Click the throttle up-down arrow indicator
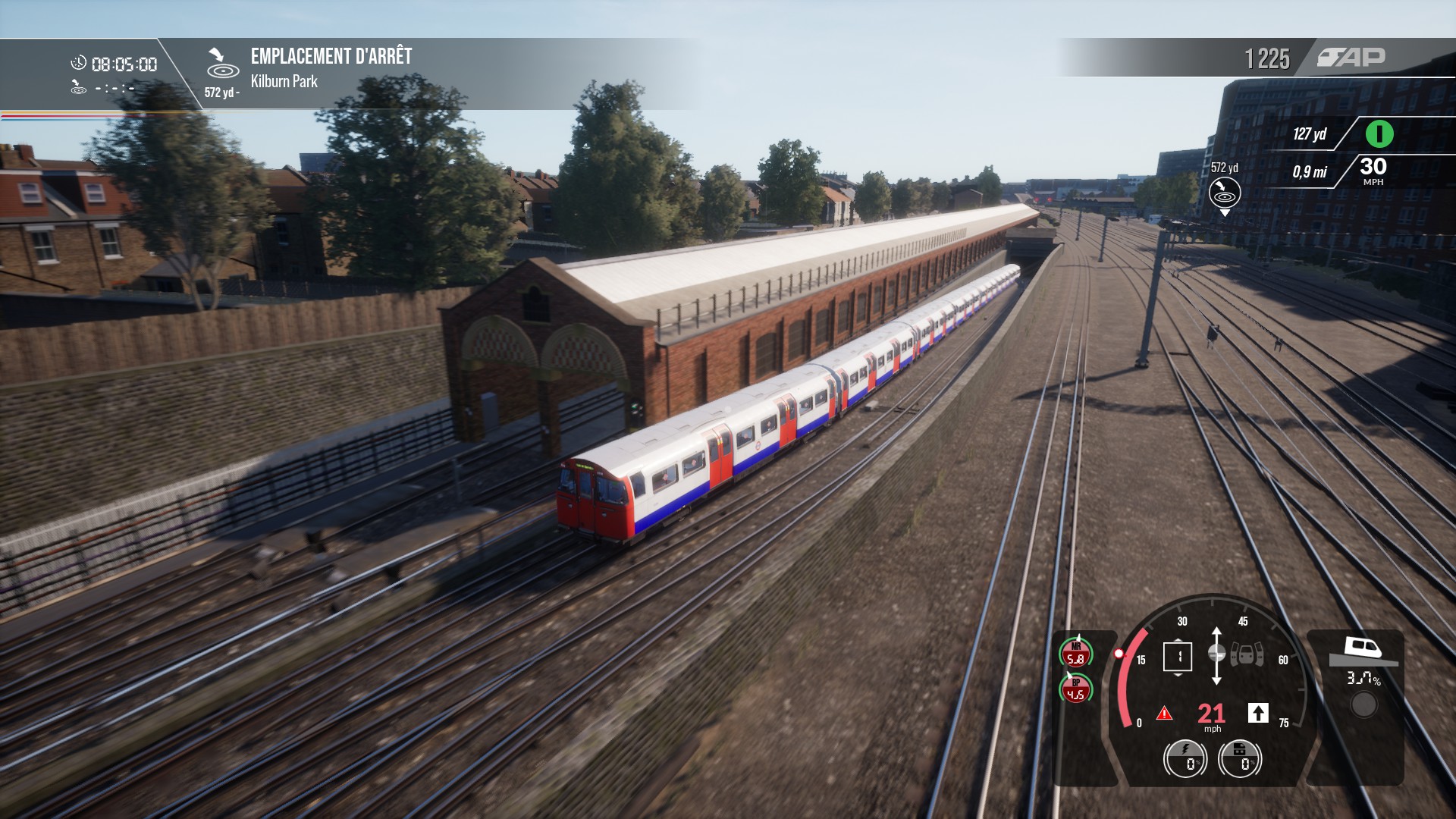The width and height of the screenshot is (1456, 819). click(x=1216, y=655)
